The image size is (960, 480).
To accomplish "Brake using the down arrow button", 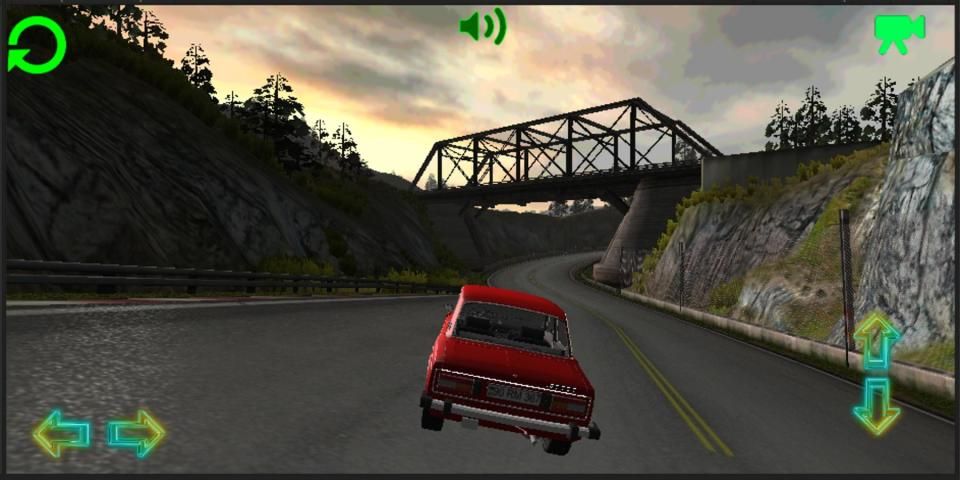I will tap(877, 405).
